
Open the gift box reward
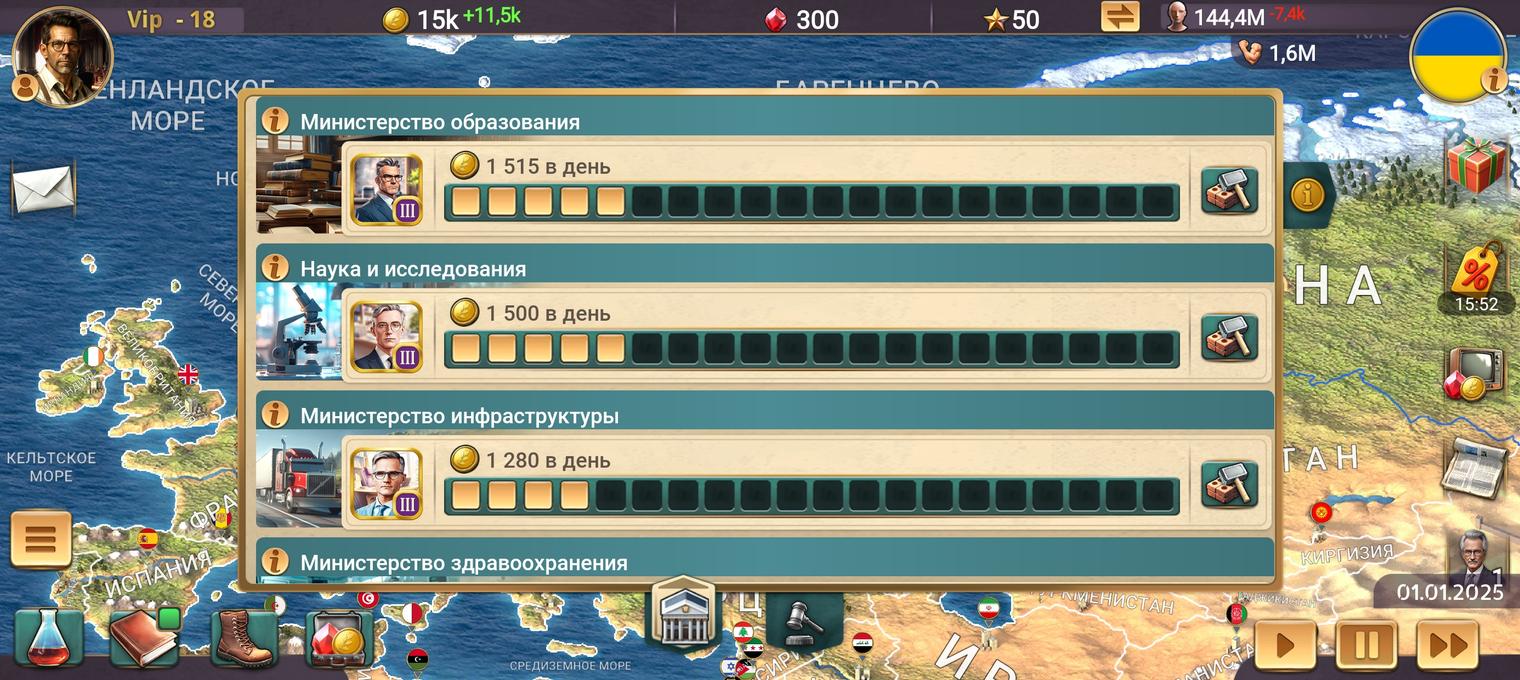(x=1478, y=164)
